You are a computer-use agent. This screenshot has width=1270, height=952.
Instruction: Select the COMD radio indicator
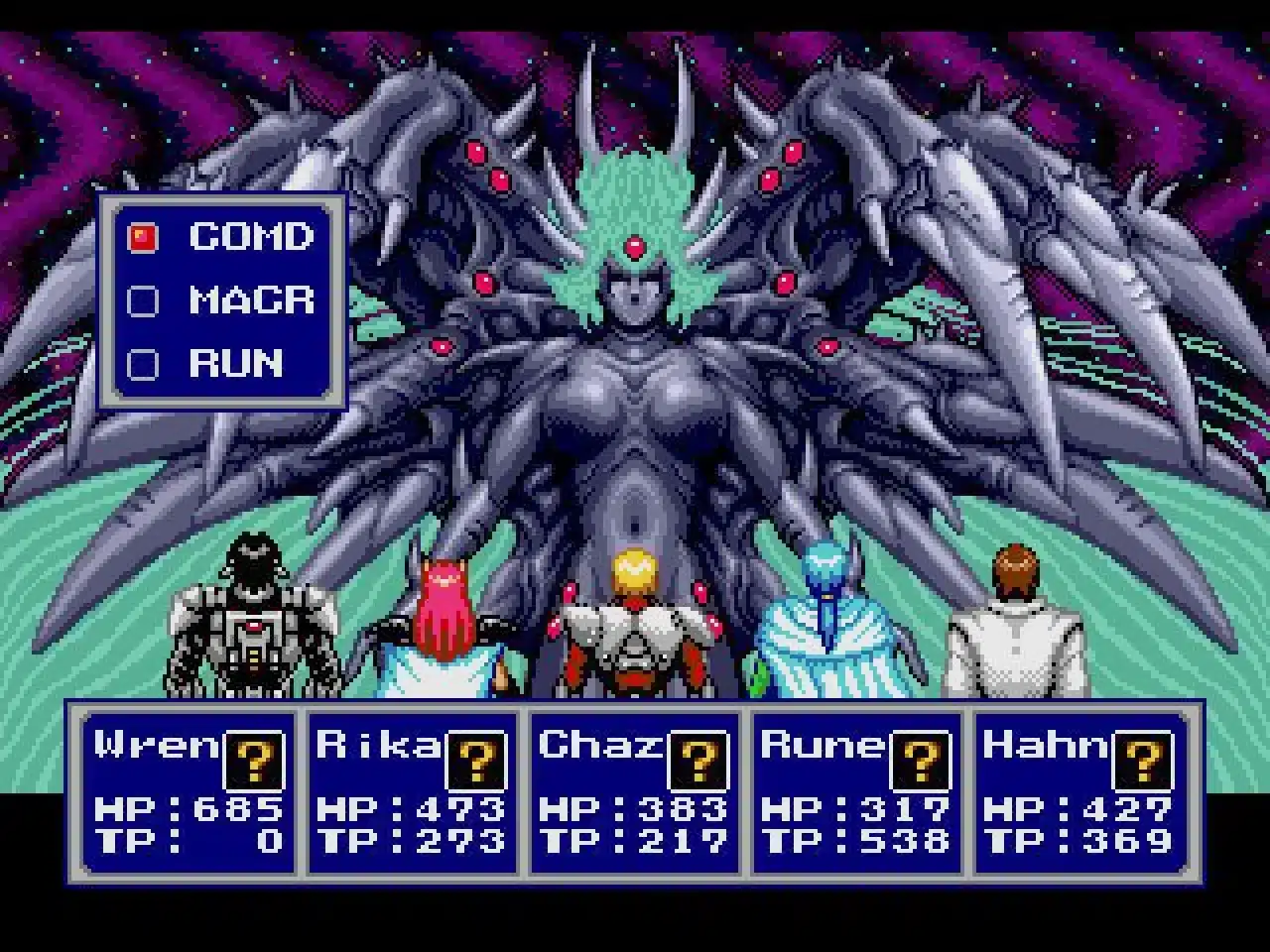pyautogui.click(x=142, y=237)
